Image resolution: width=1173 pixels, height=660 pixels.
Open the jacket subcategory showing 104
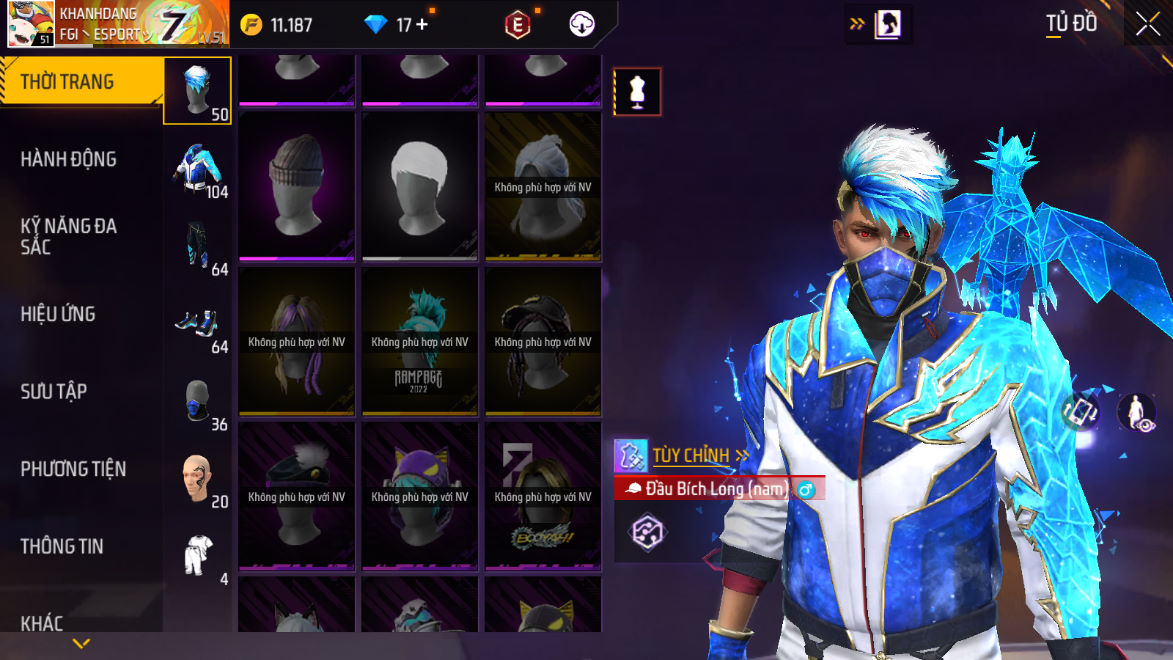click(x=197, y=167)
